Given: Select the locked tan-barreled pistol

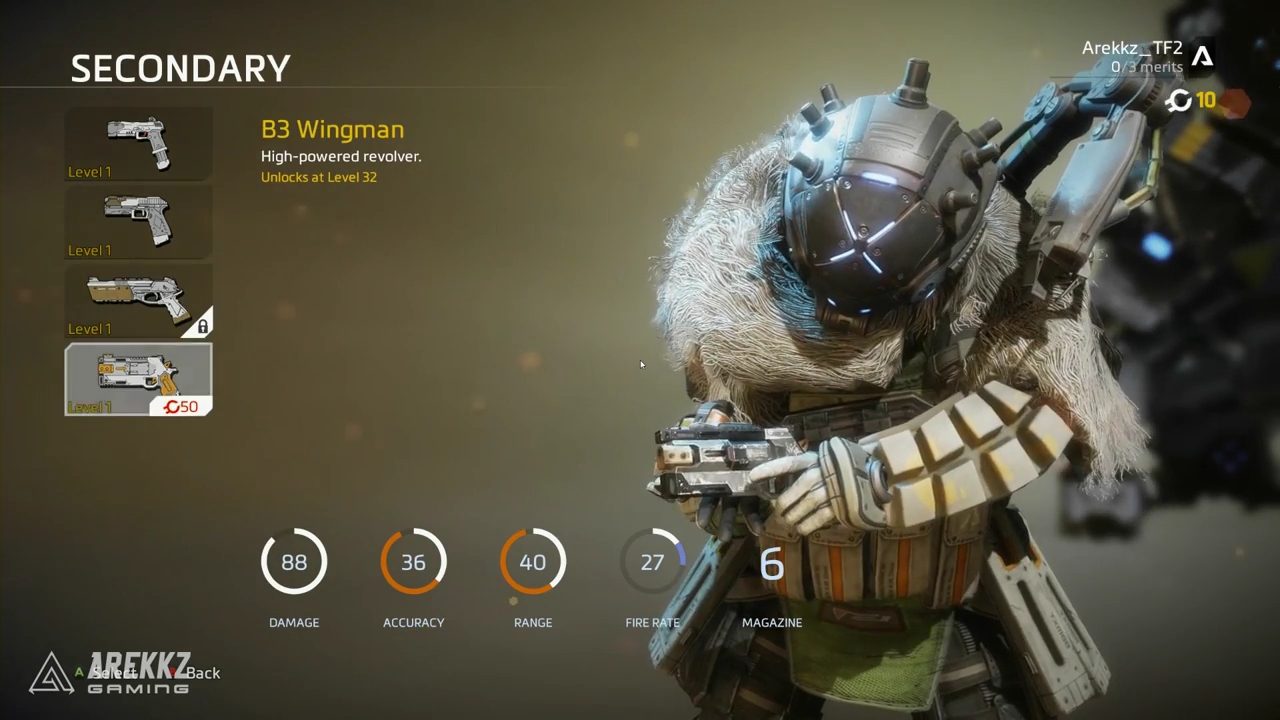Looking at the screenshot, I should [139, 300].
